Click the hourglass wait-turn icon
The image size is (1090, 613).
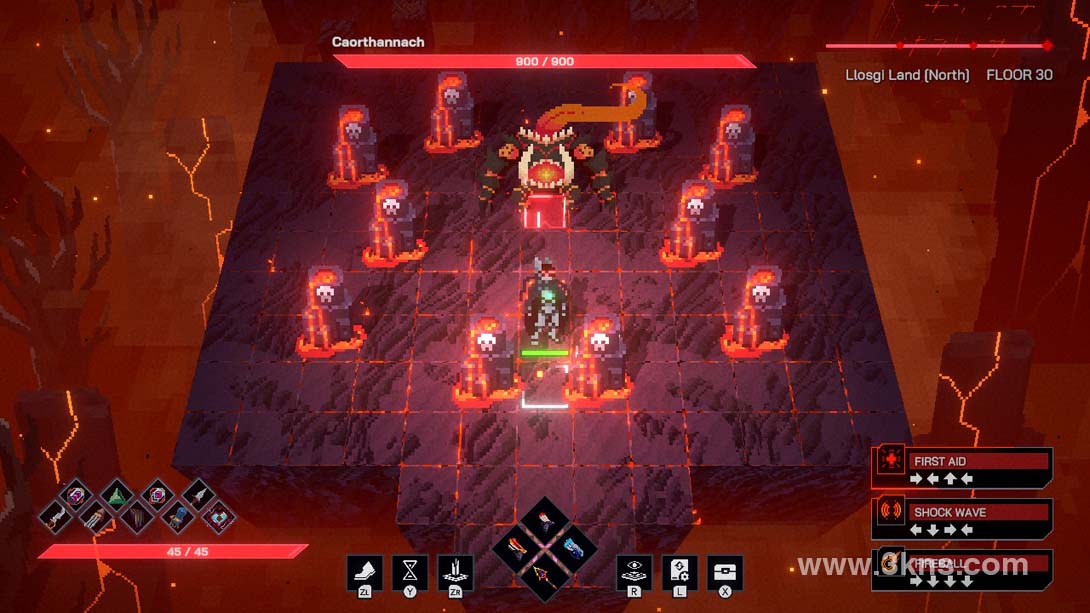pyautogui.click(x=410, y=573)
